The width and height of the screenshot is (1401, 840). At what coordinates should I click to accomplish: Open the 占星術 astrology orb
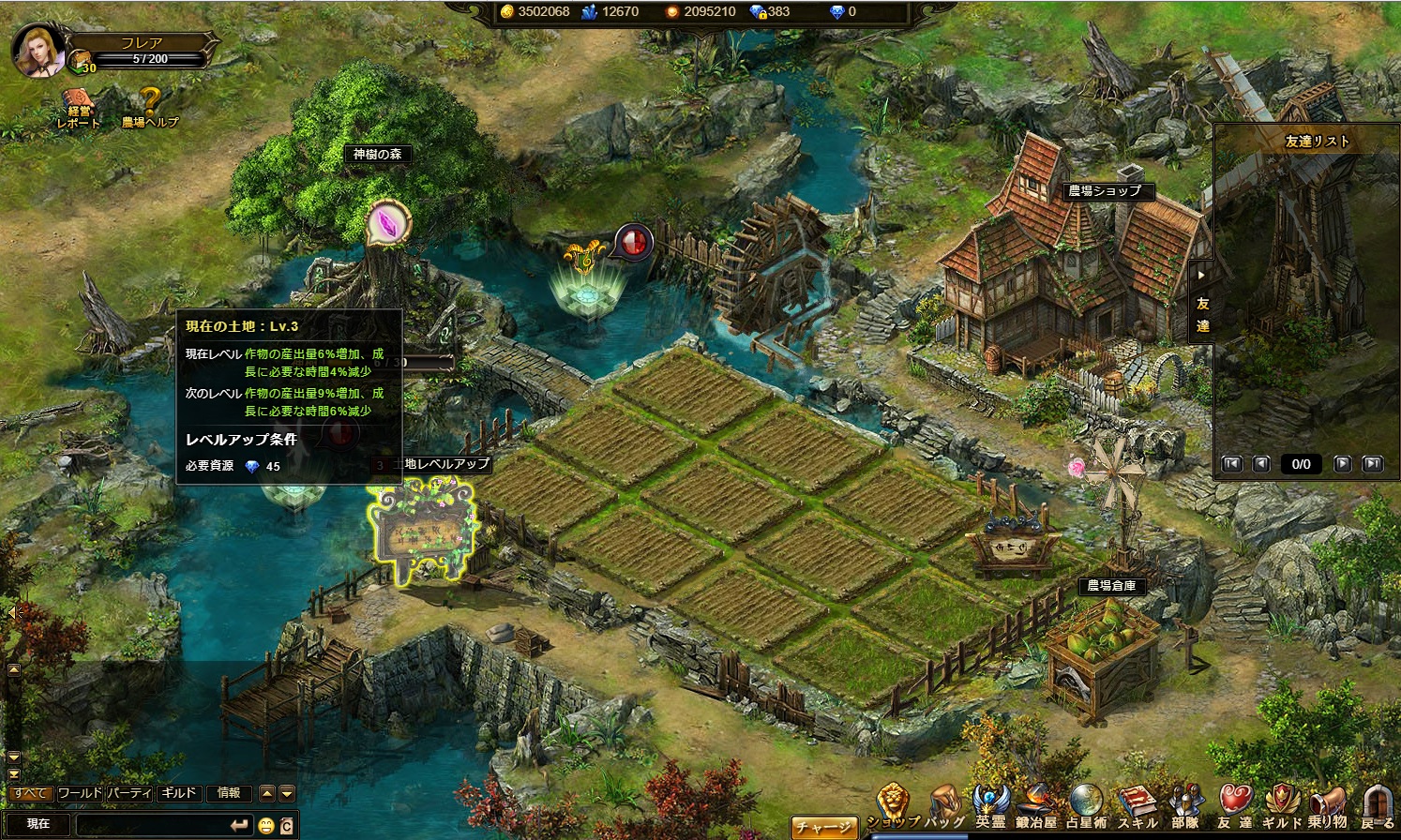1086,806
